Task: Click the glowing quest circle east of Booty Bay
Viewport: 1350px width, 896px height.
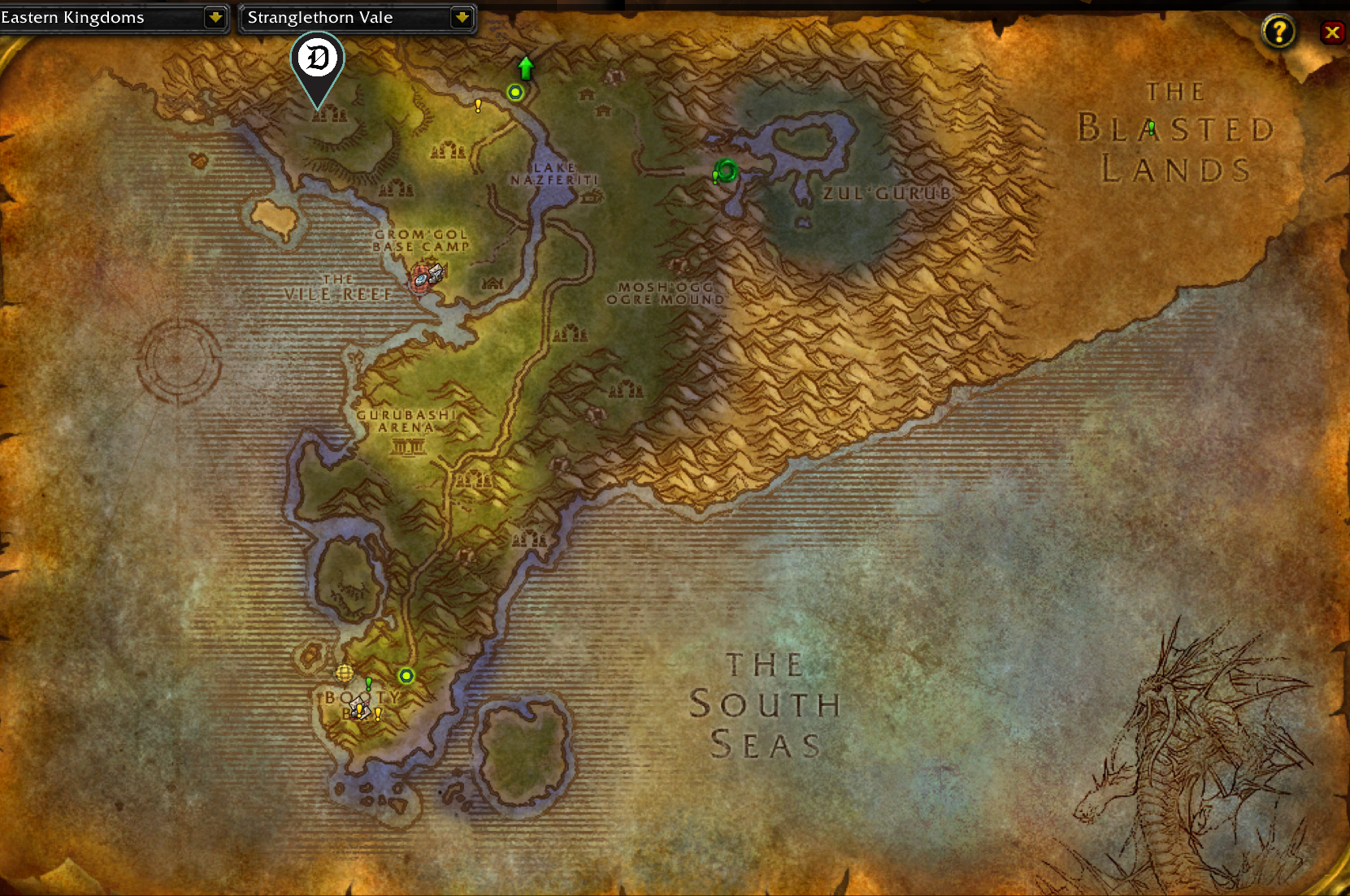Action: pos(406,676)
